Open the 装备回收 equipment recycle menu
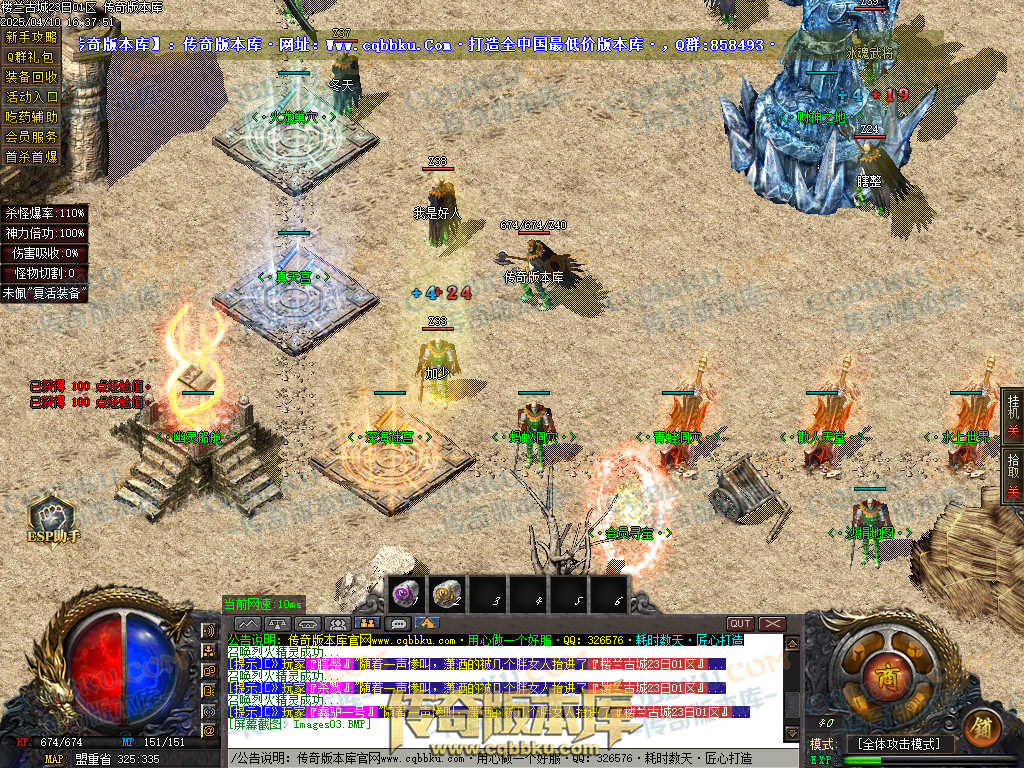 [x=31, y=77]
